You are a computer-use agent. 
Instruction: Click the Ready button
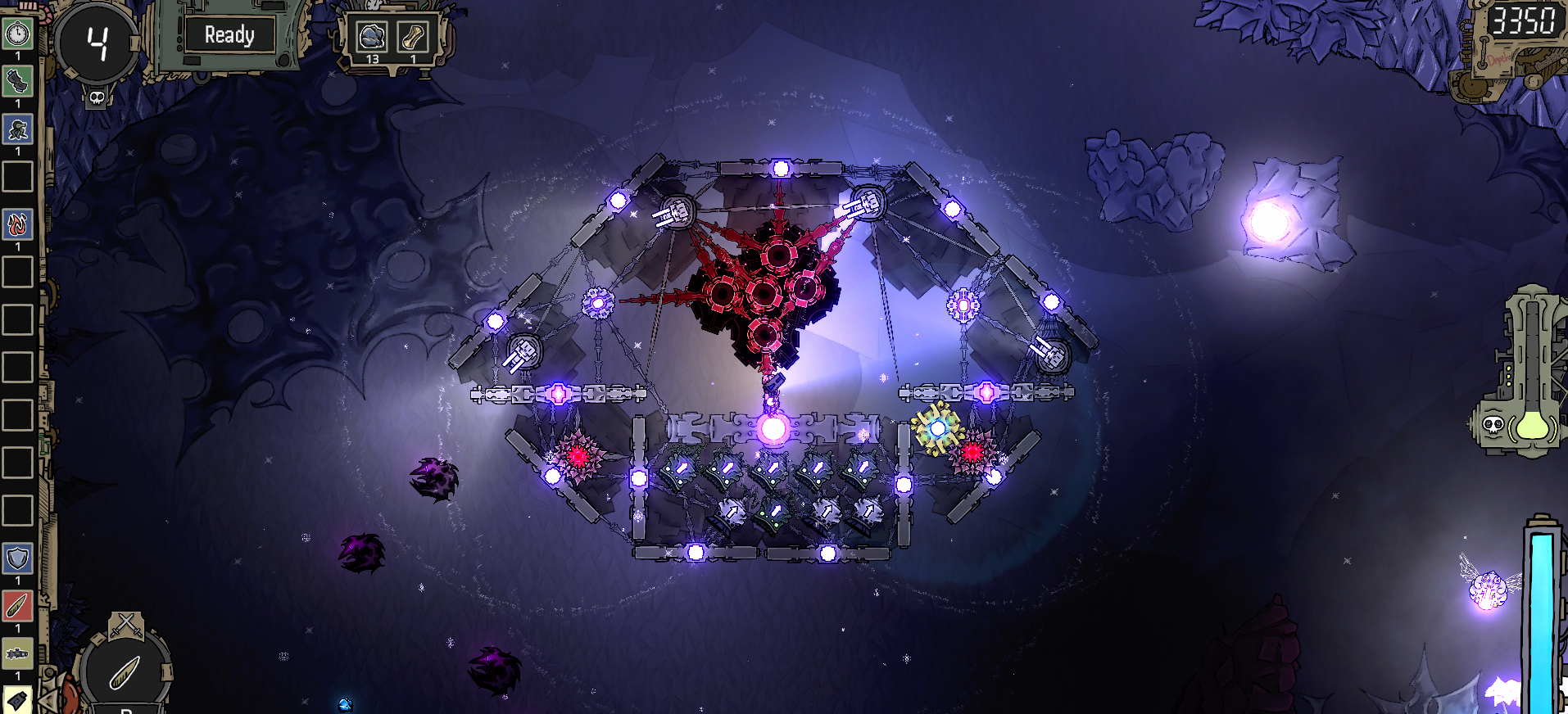point(229,35)
